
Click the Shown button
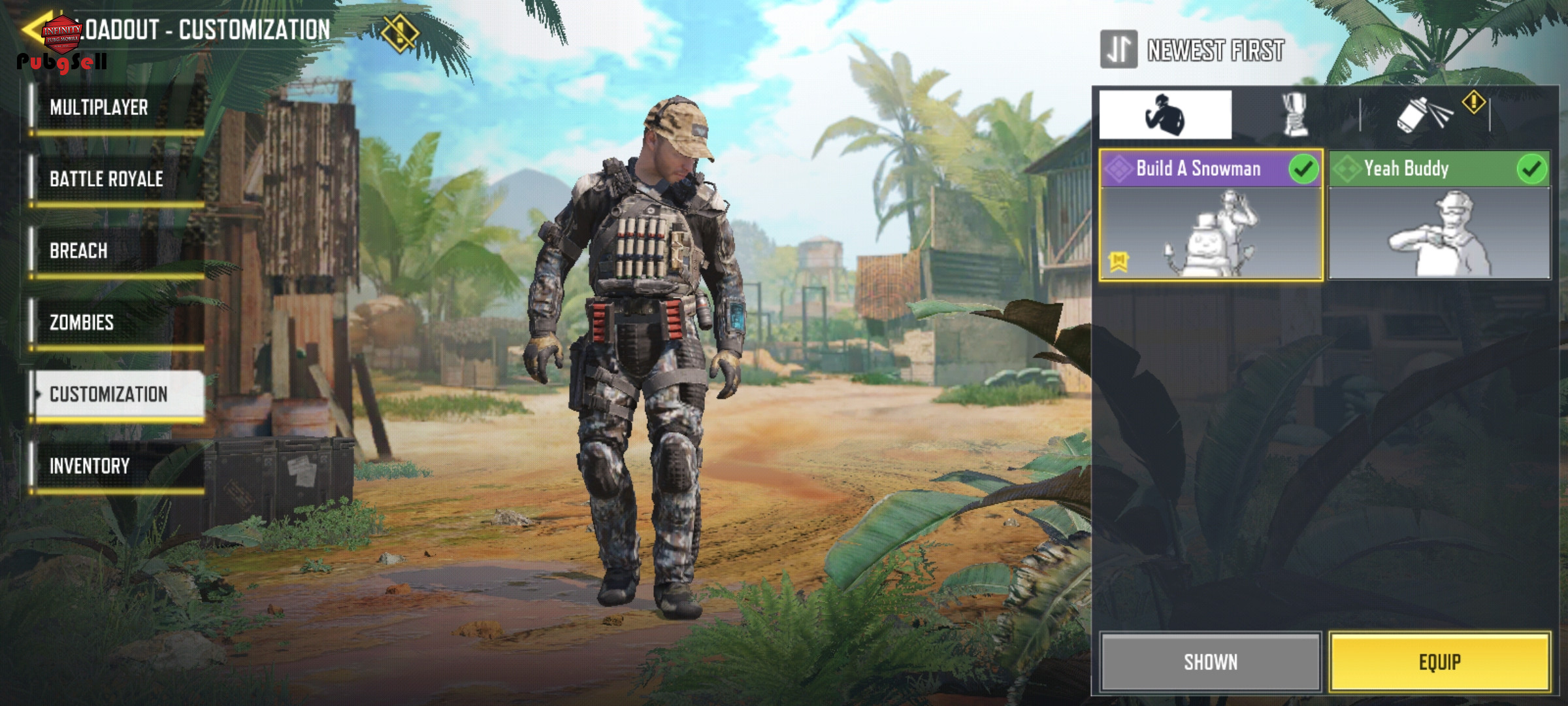1211,662
